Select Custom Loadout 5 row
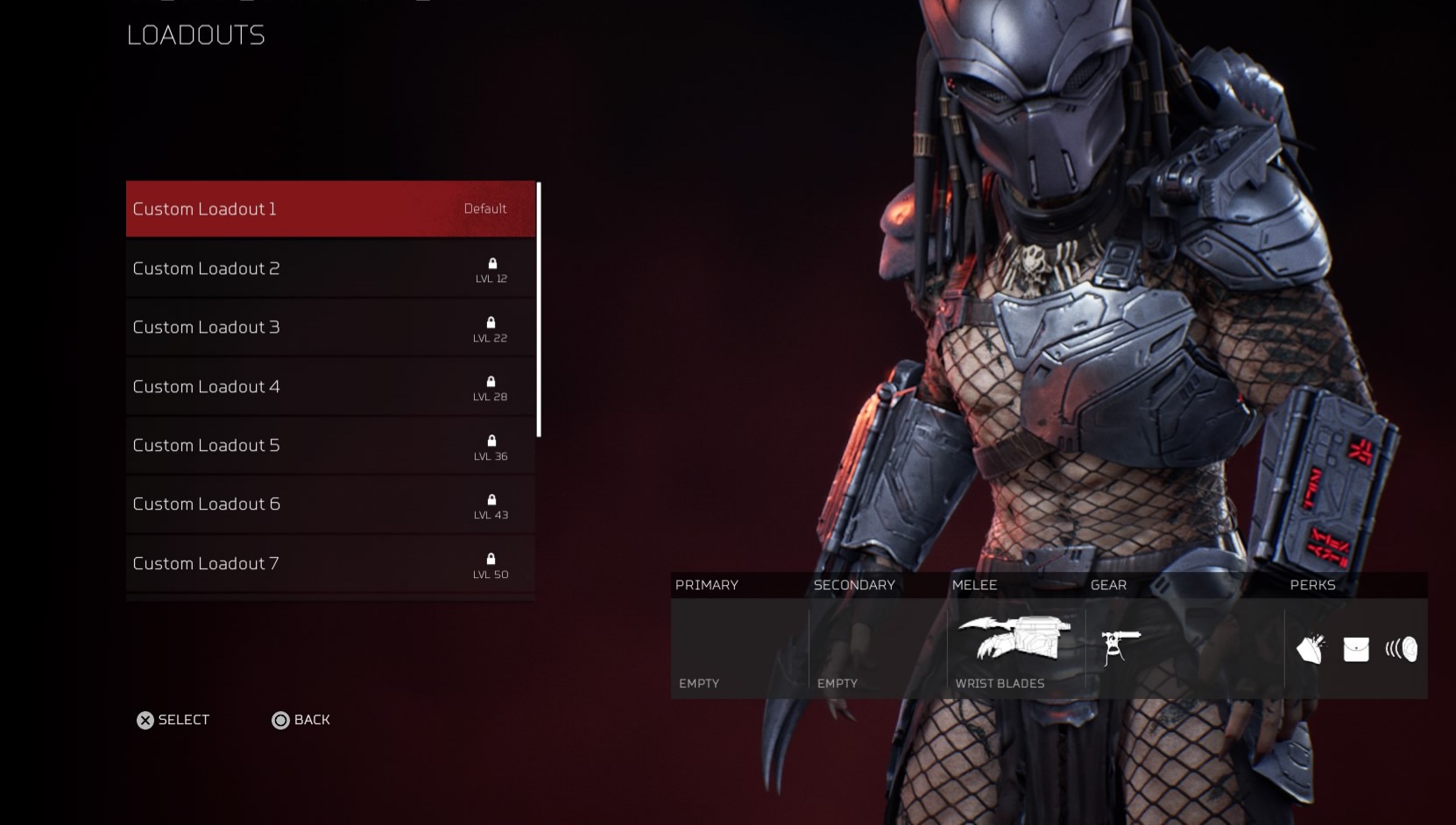 point(330,445)
